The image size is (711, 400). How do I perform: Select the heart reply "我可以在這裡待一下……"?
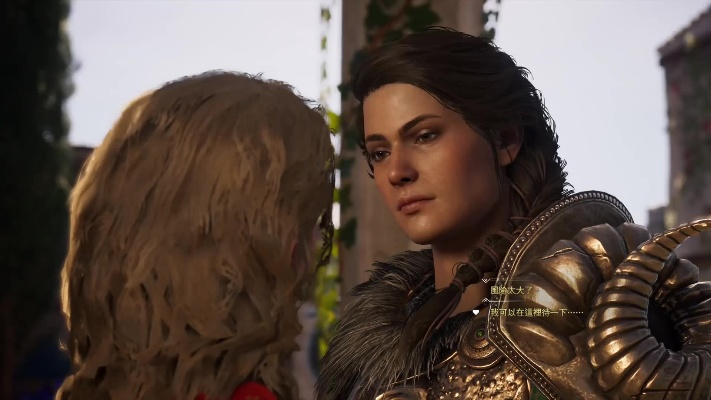530,312
